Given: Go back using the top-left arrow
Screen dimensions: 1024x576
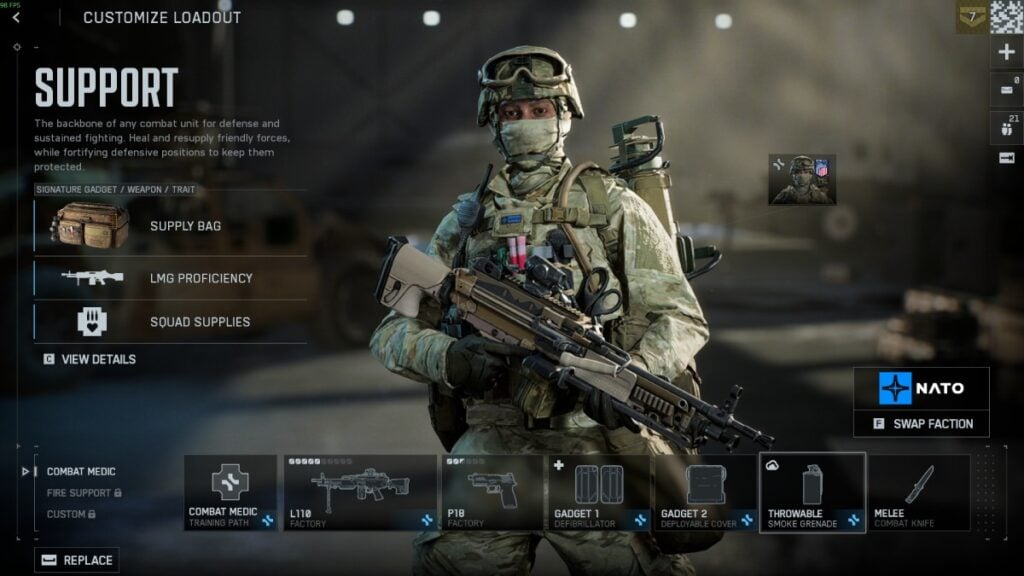Looking at the screenshot, I should 16,17.
